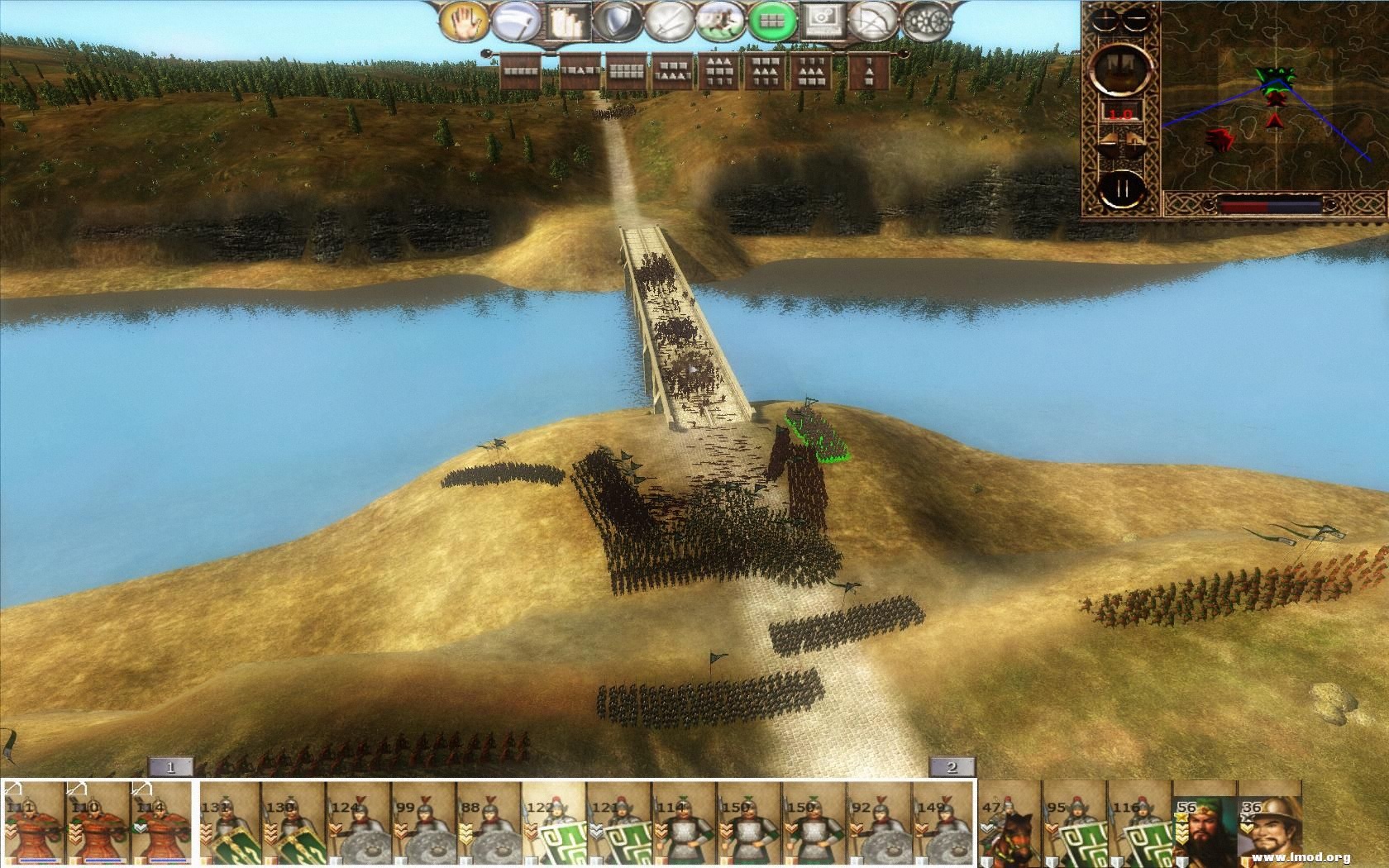
Task: Toggle fire at will with the bow icon
Action: point(874,21)
